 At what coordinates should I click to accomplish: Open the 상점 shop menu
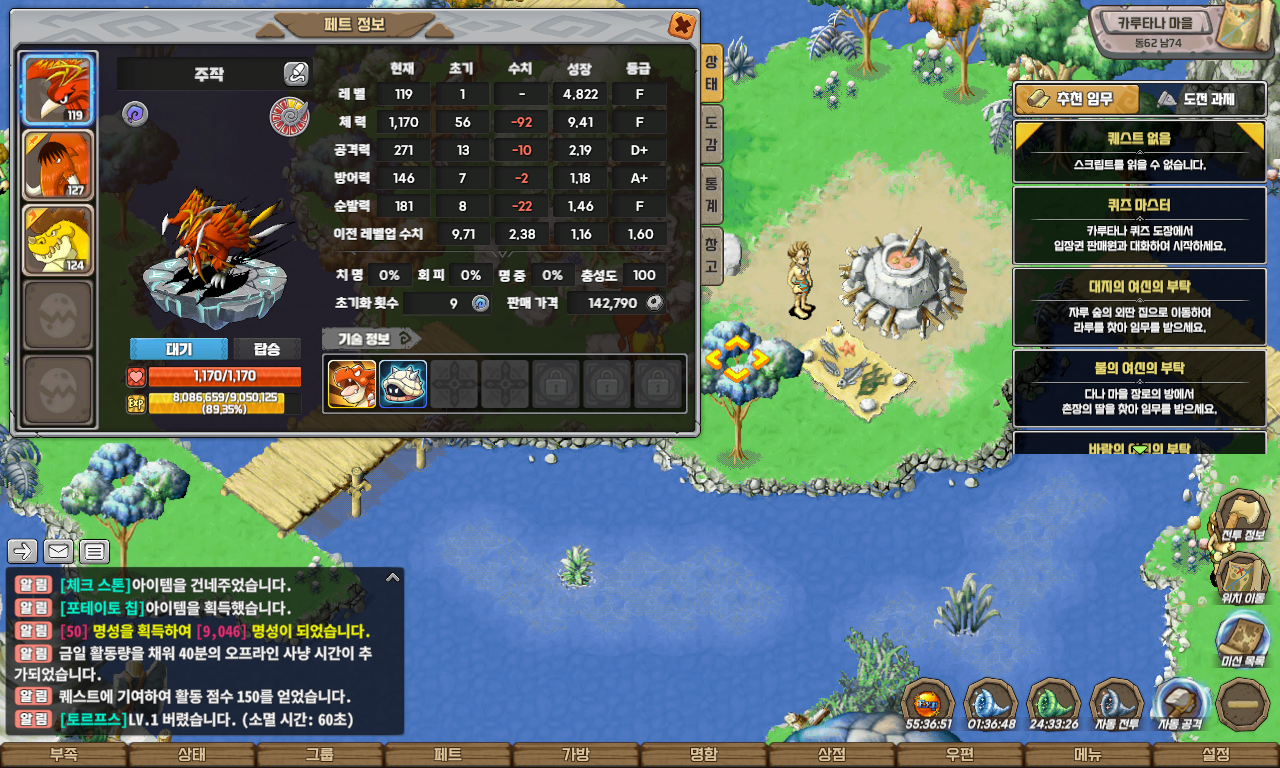tap(832, 755)
